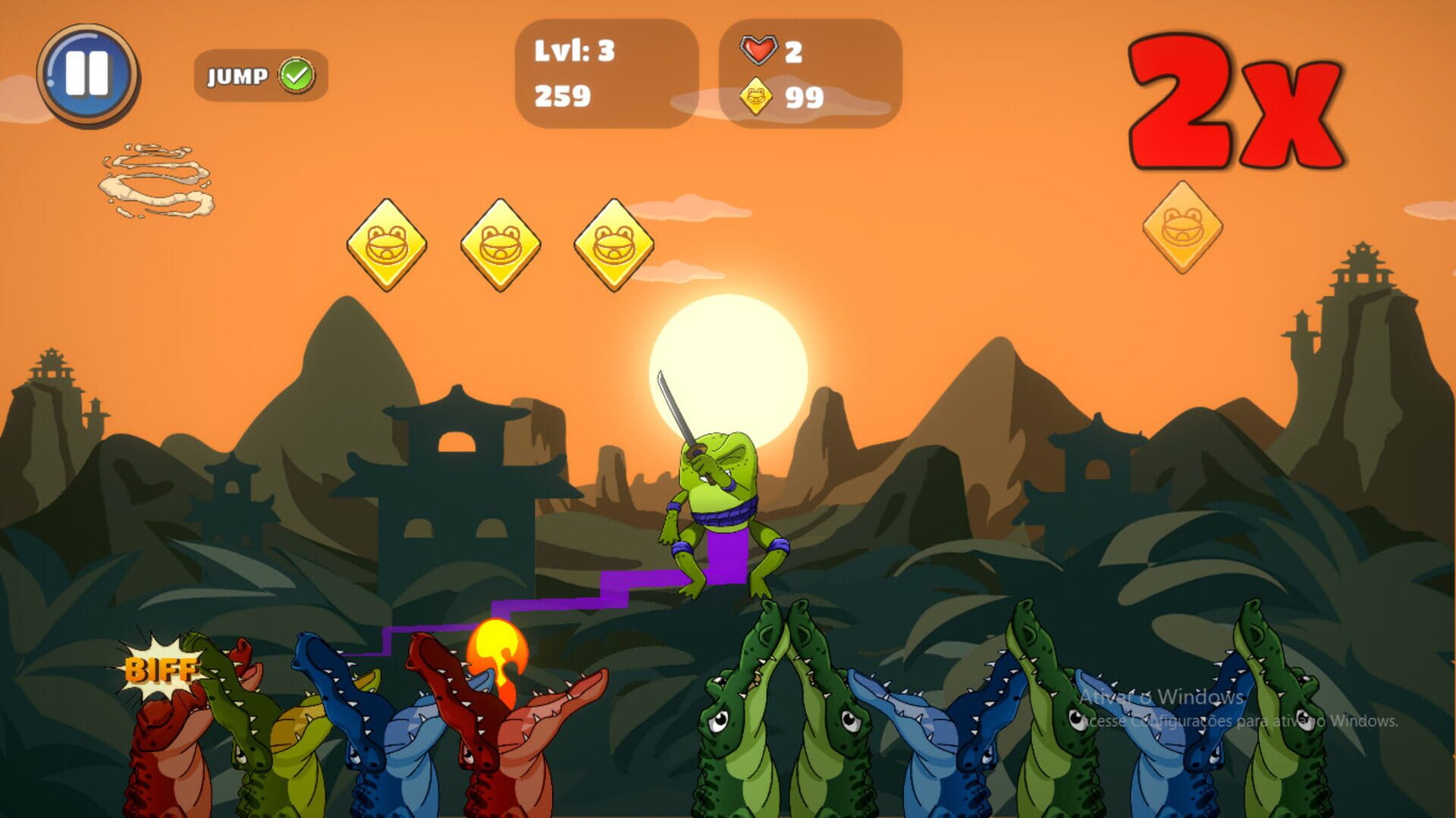Click the coin counter icon showing 99

coord(758,96)
